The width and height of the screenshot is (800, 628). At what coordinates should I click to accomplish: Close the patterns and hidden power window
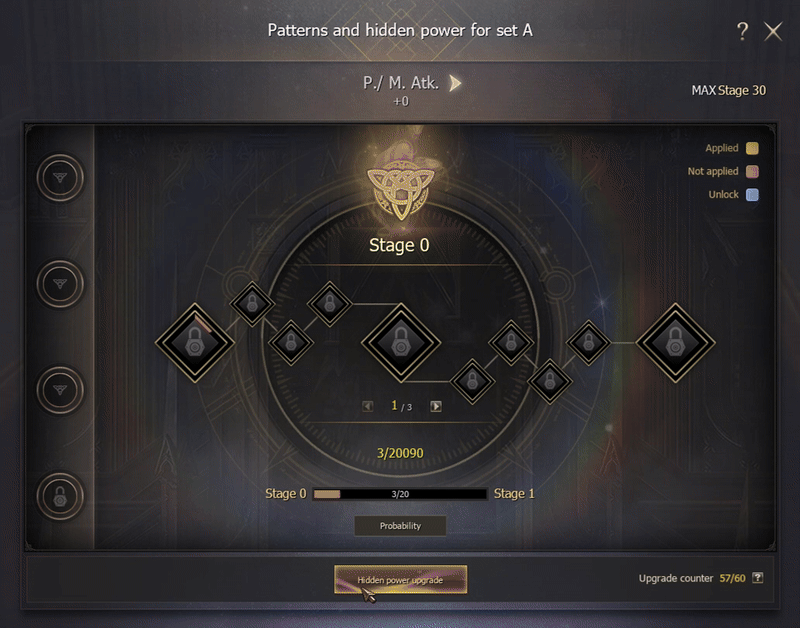click(x=773, y=32)
